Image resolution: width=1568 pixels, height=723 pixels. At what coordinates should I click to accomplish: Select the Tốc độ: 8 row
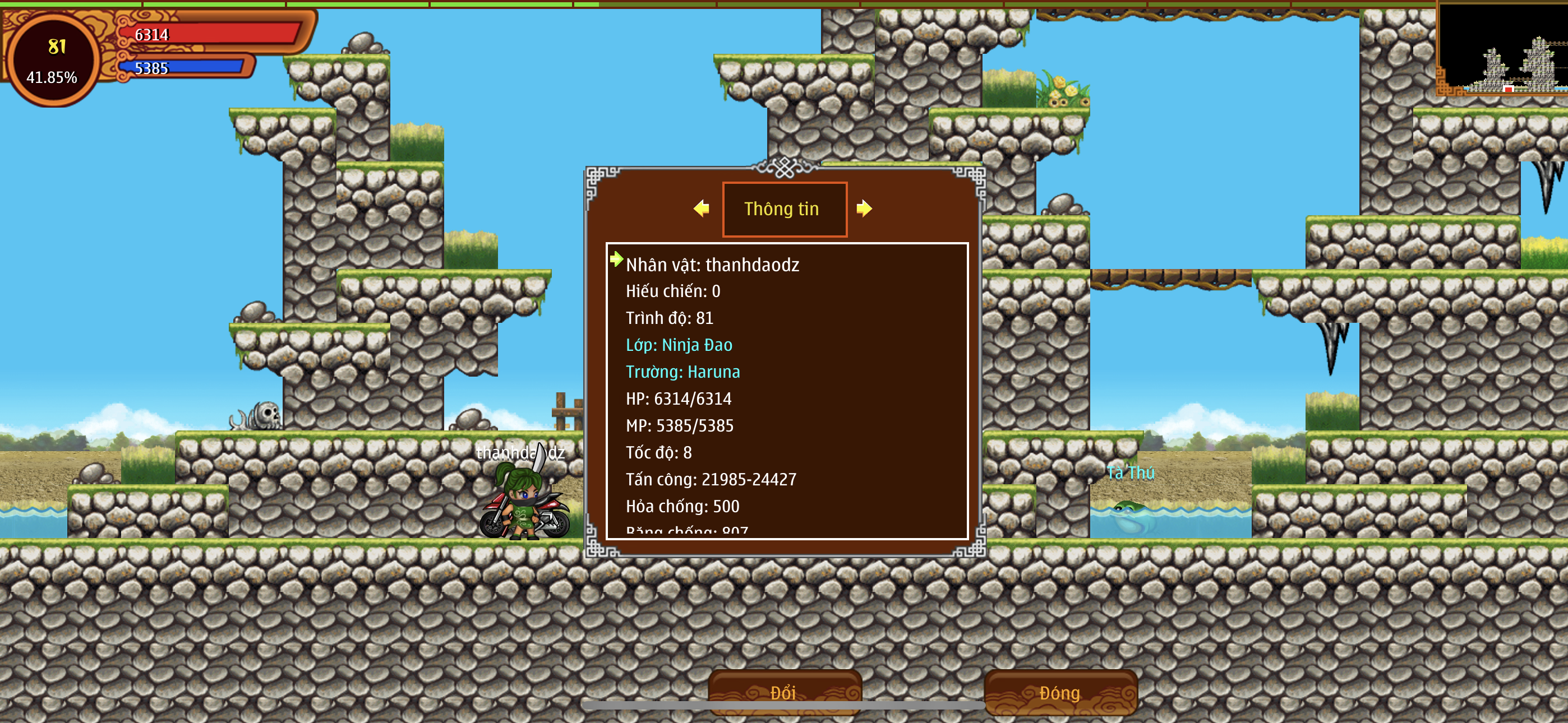658,453
